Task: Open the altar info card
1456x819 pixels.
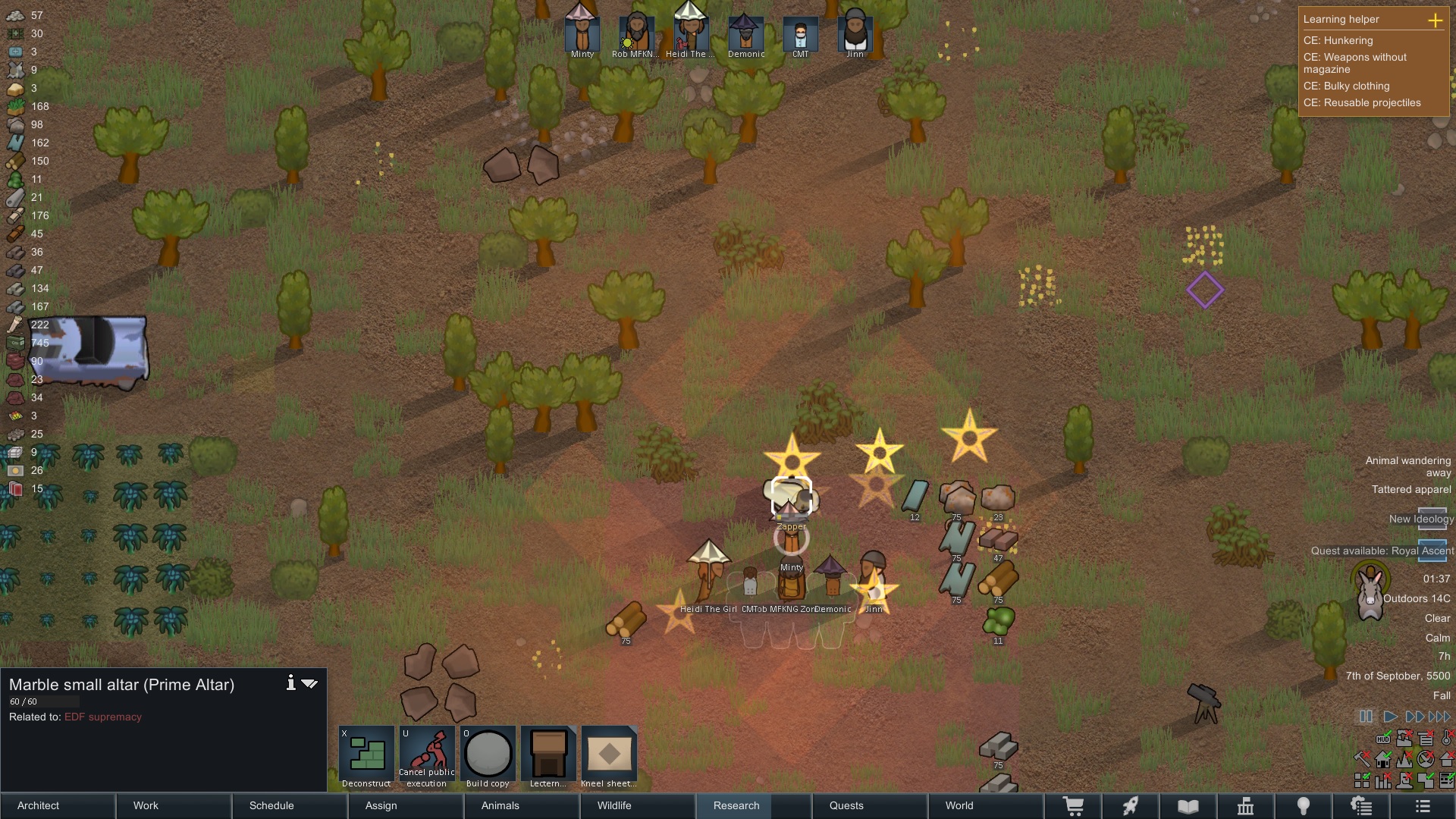Action: tap(290, 683)
